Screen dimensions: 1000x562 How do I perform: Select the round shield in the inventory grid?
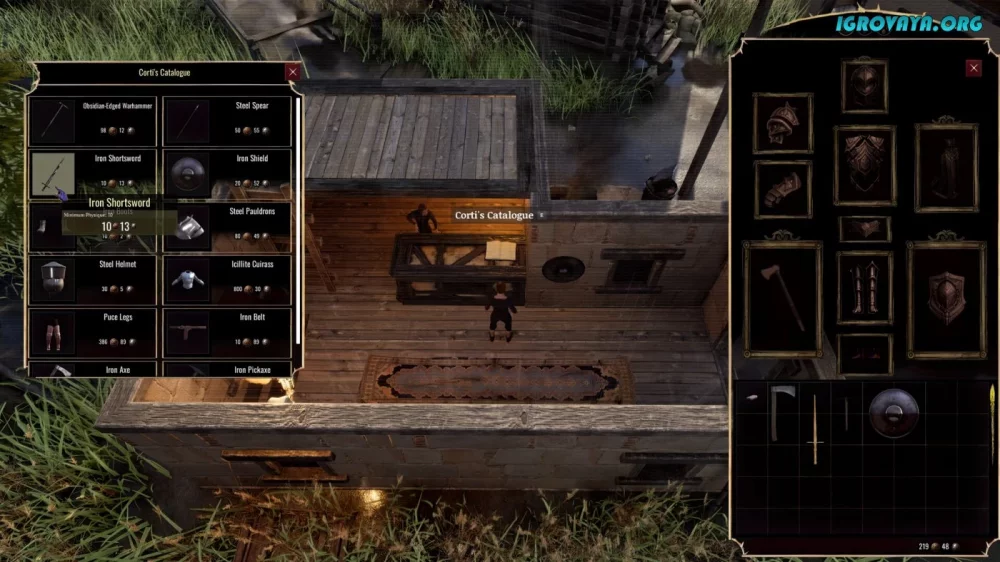coord(893,412)
